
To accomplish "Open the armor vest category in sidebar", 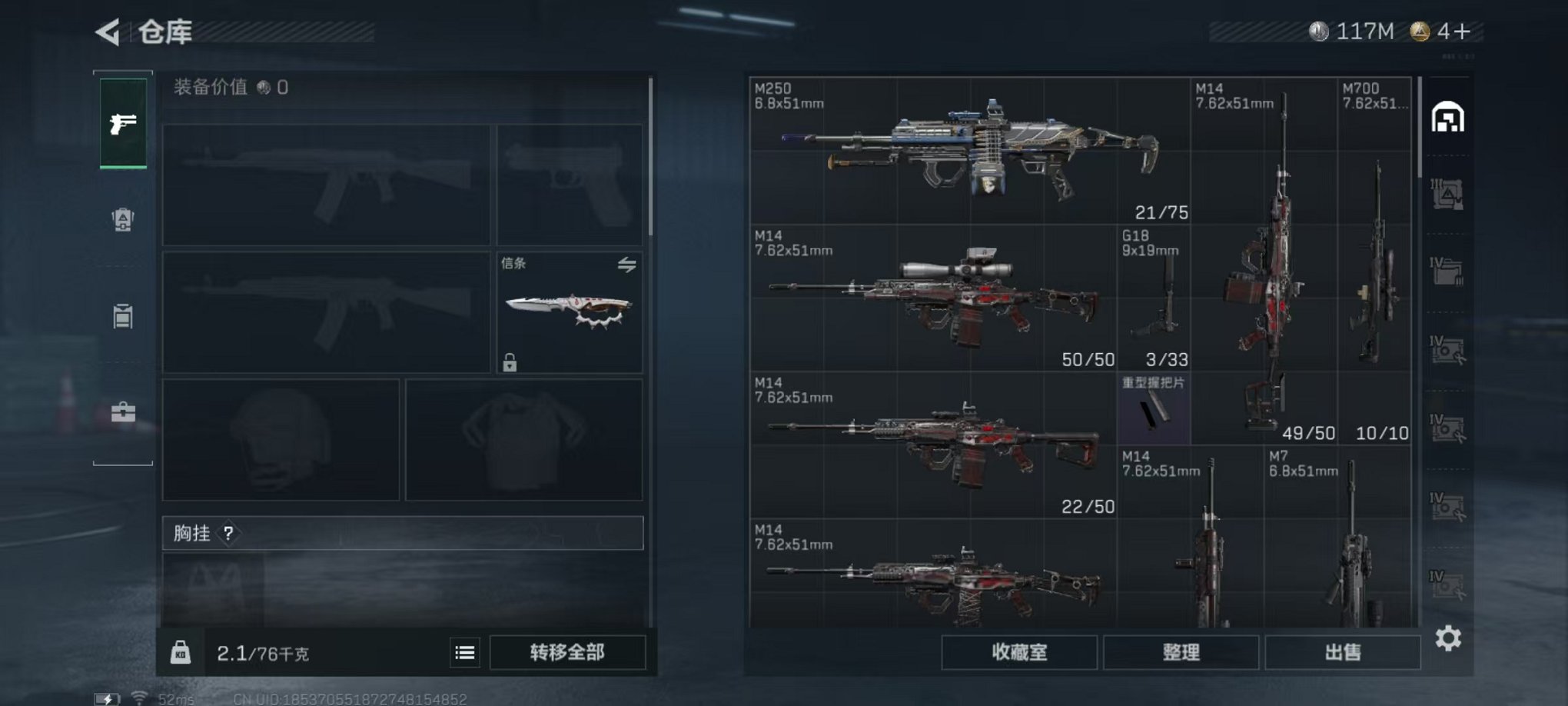I will point(123,220).
